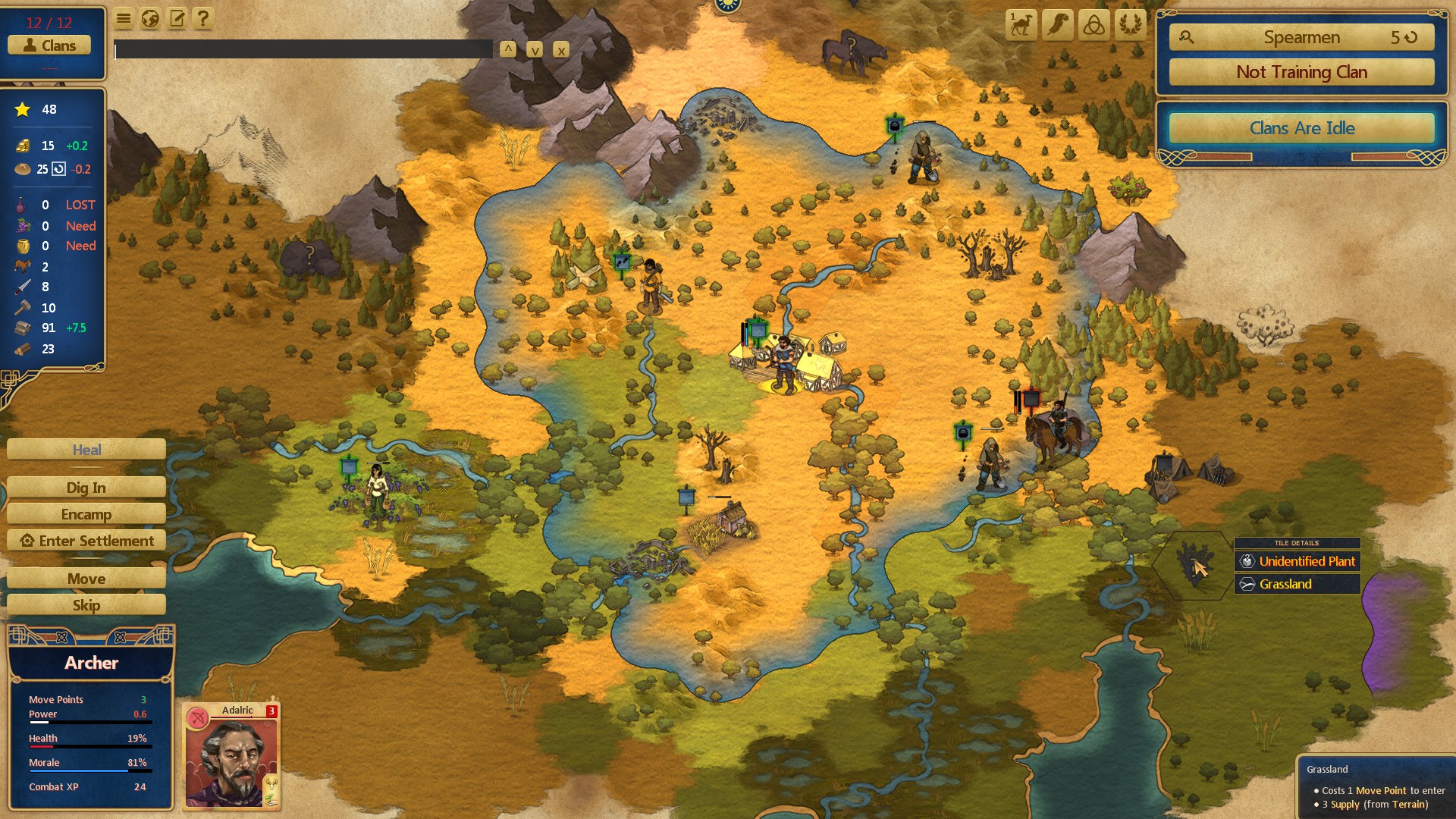Viewport: 1456px width, 819px height.
Task: Open the Spearmen research button
Action: pyautogui.click(x=1301, y=37)
